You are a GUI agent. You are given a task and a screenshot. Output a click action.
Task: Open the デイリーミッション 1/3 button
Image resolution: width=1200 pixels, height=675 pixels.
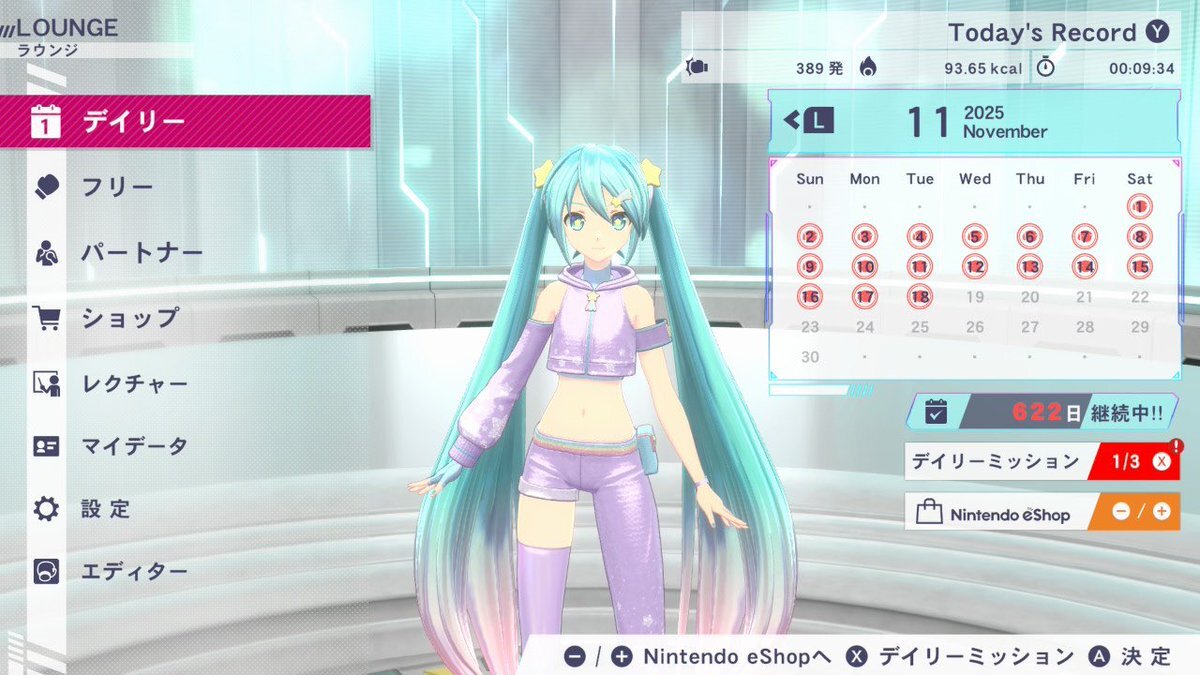(x=1041, y=461)
